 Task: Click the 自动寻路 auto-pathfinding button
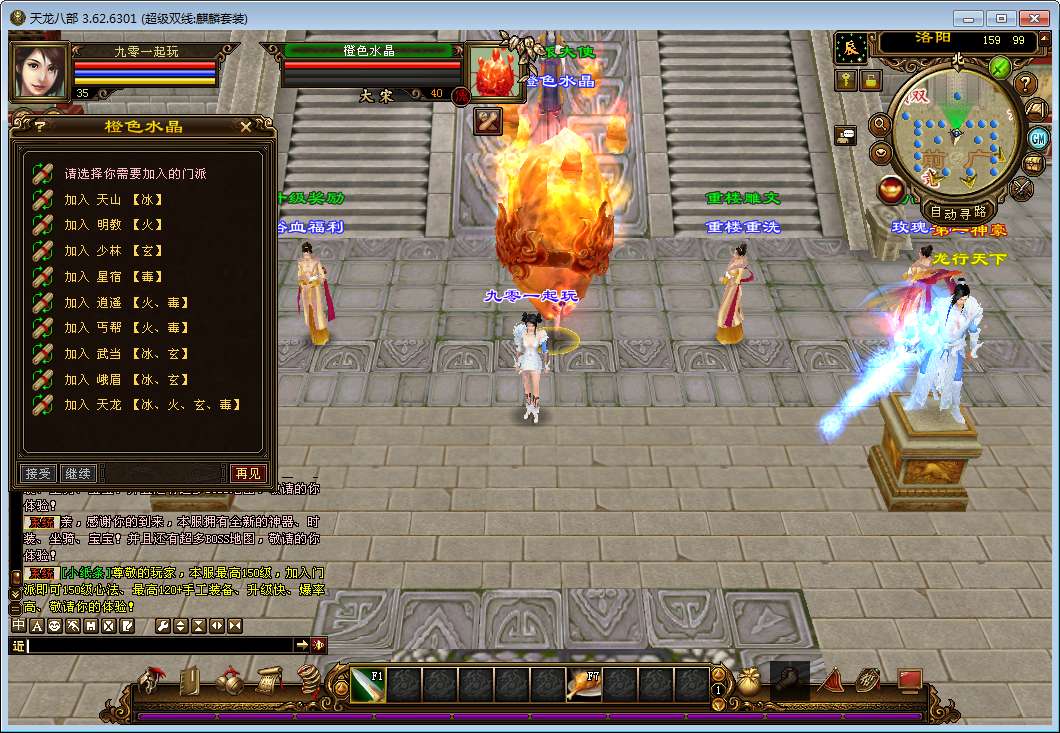pyautogui.click(x=958, y=212)
